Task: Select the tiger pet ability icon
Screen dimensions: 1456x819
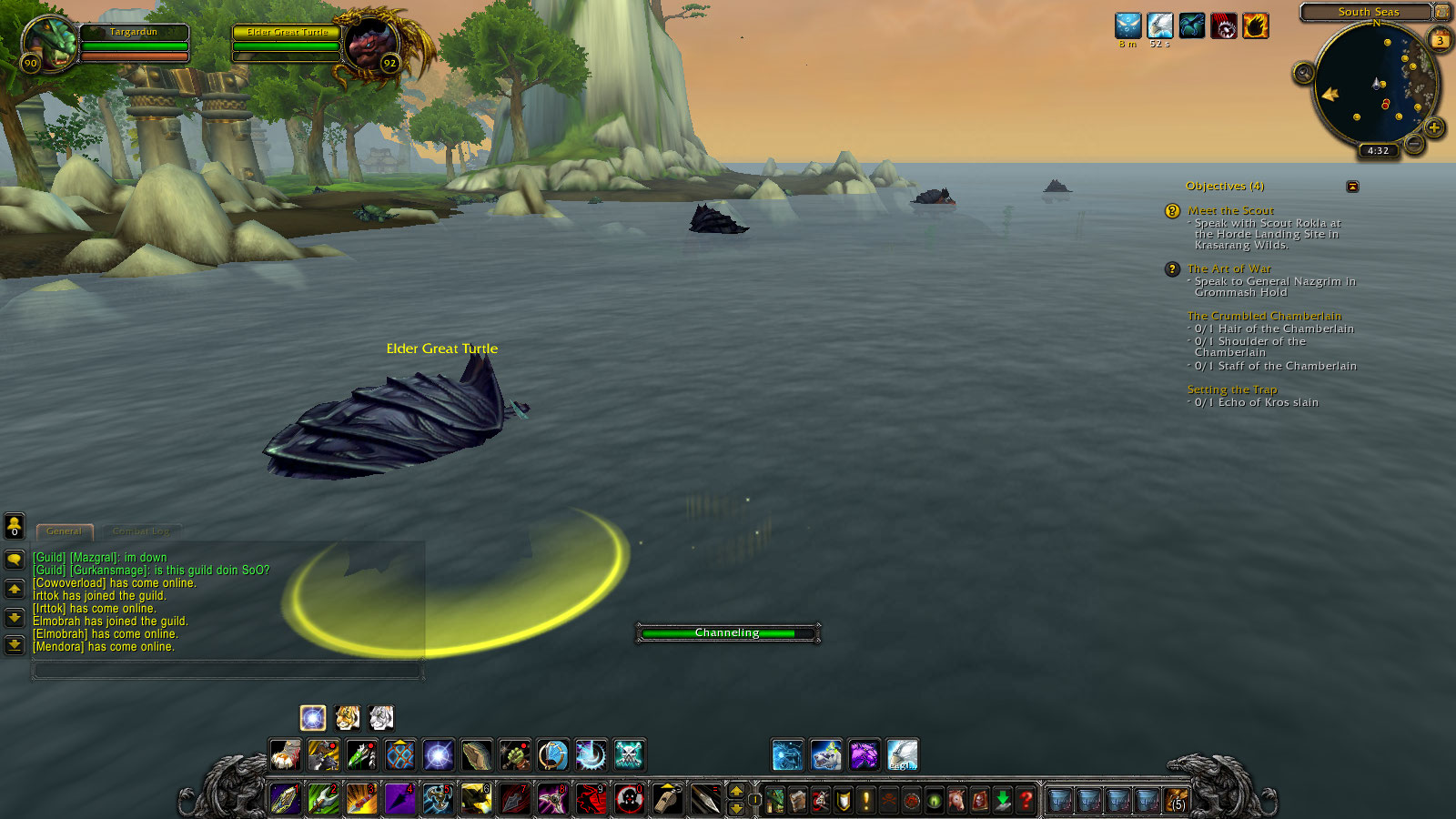Action: (347, 717)
